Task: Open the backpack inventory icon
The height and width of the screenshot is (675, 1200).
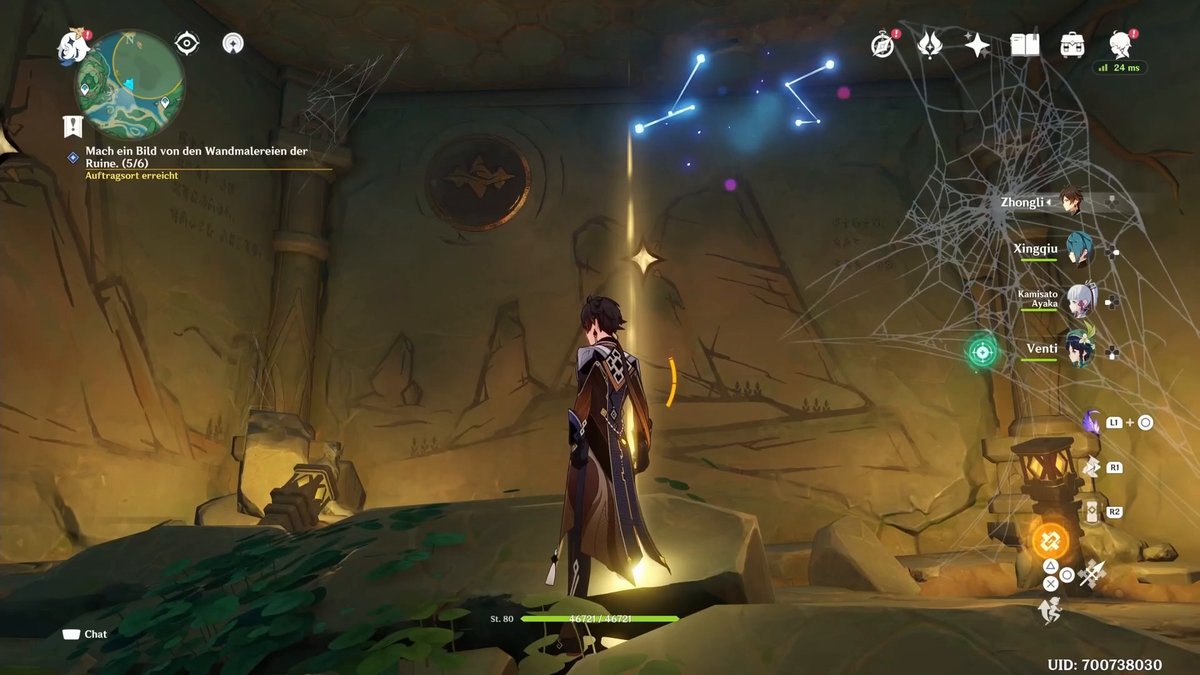Action: pos(1072,44)
